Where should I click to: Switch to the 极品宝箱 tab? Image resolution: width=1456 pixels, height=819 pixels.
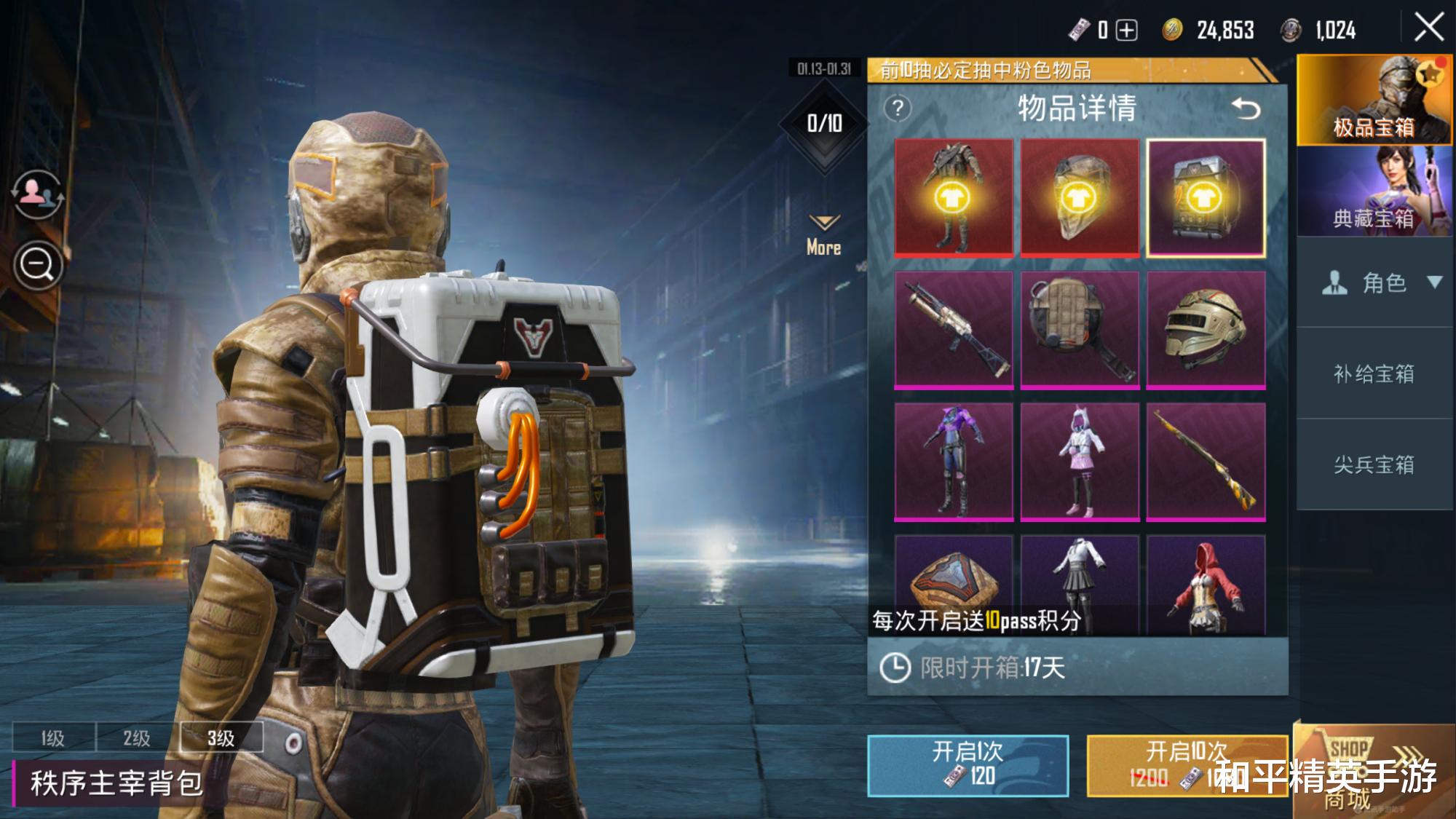pyautogui.click(x=1373, y=100)
